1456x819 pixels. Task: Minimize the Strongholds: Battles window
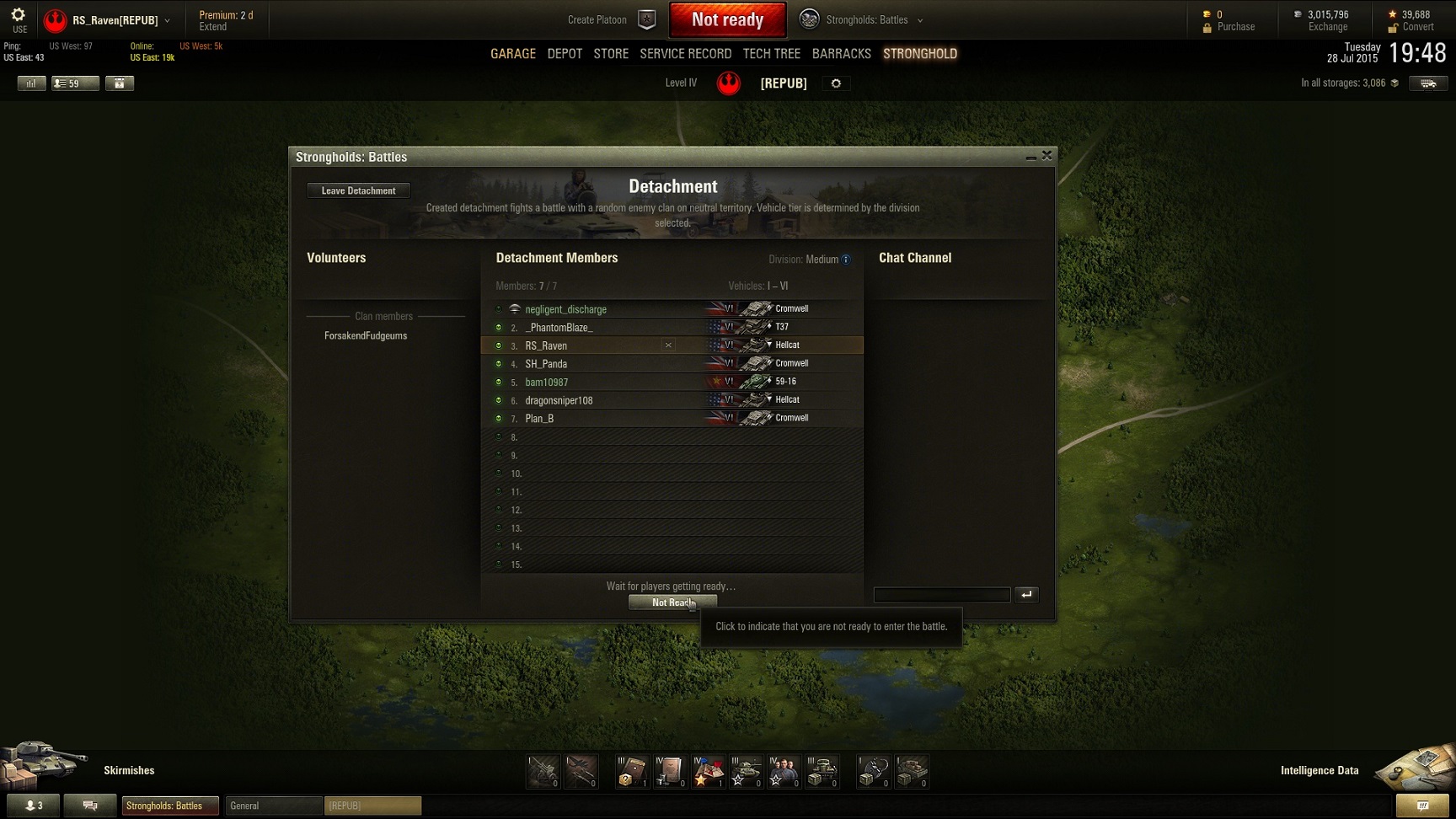click(x=1030, y=157)
